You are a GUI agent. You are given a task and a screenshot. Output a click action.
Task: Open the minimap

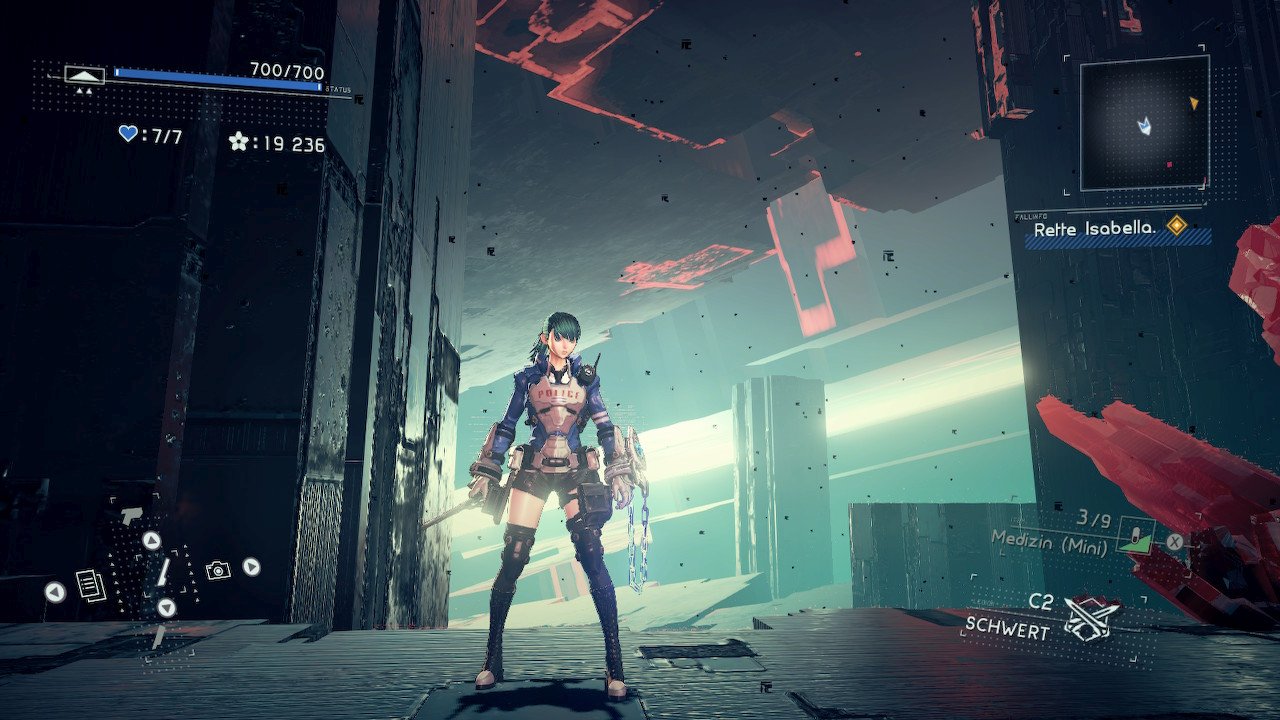coord(1144,123)
